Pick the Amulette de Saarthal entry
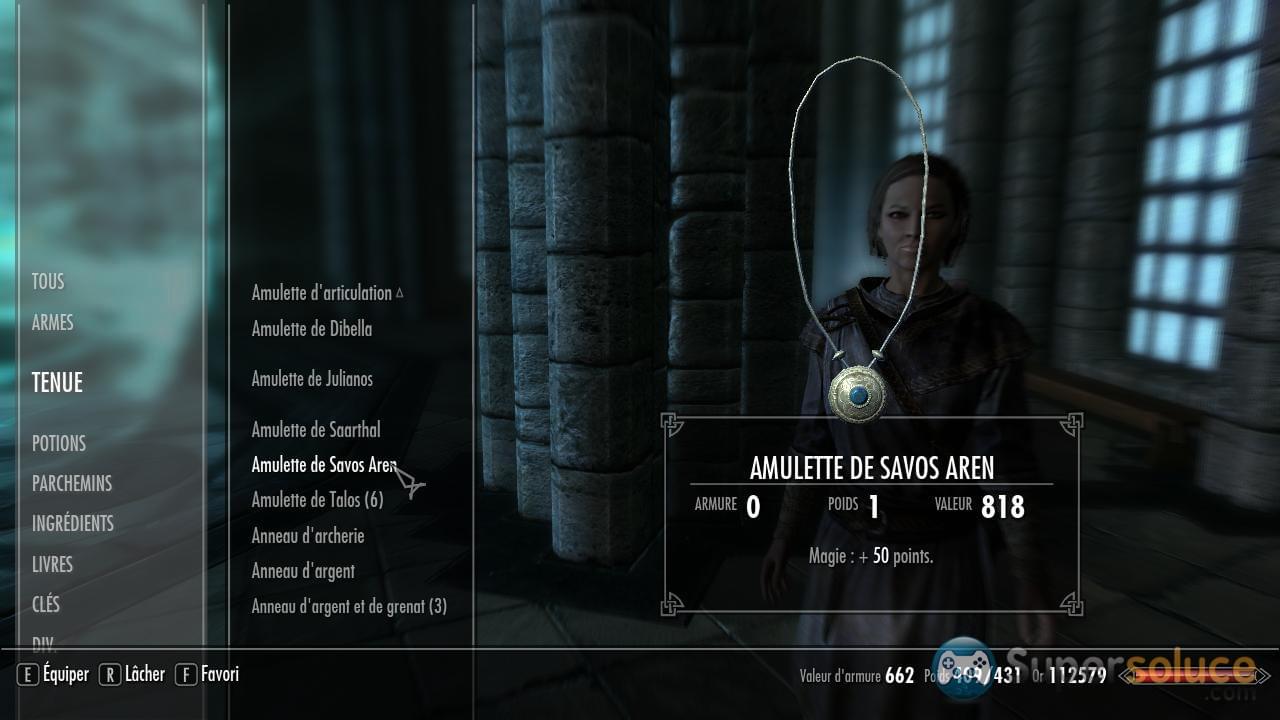 [x=316, y=430]
